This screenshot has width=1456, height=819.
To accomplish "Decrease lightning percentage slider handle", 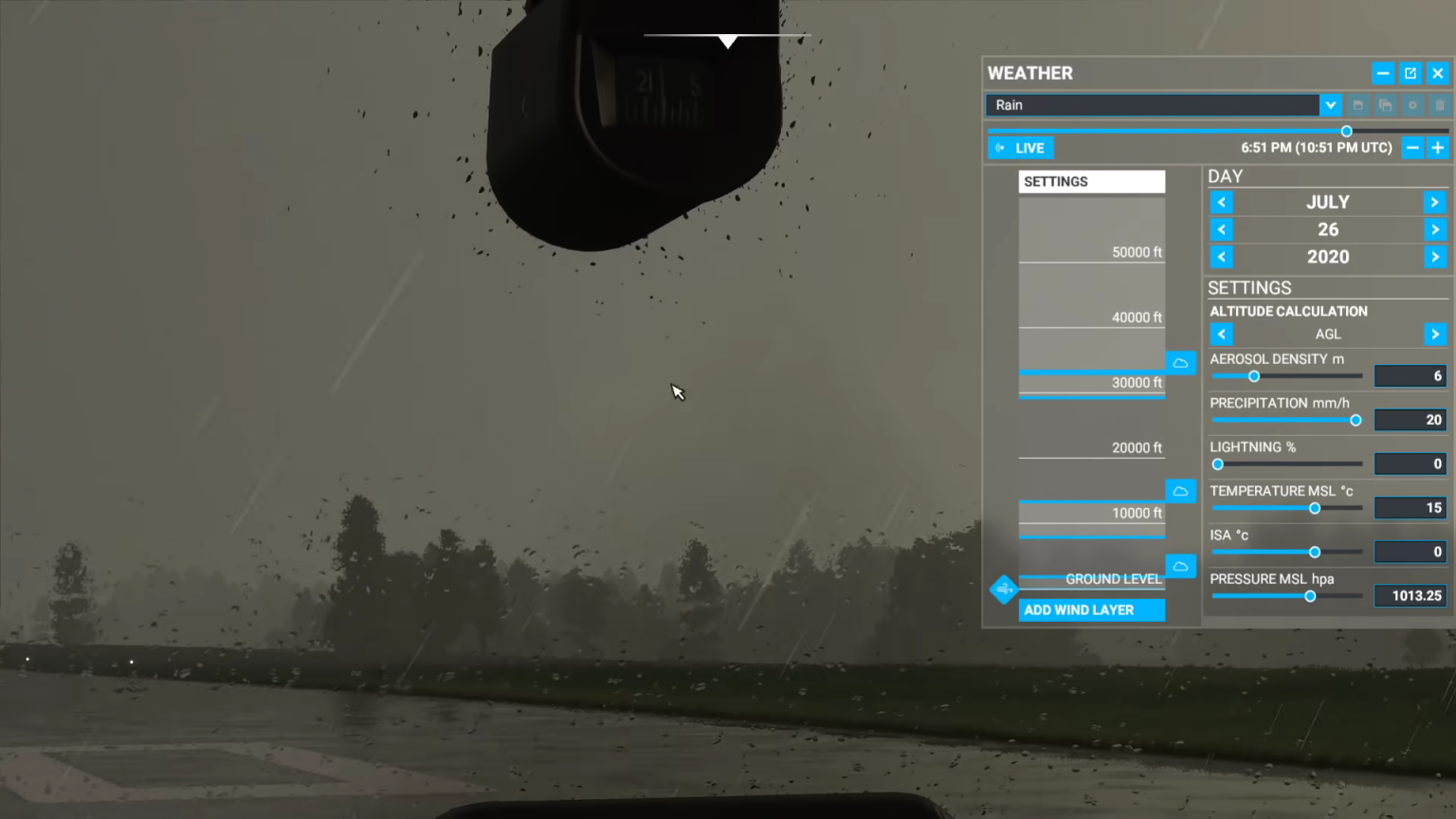I will coord(1217,464).
